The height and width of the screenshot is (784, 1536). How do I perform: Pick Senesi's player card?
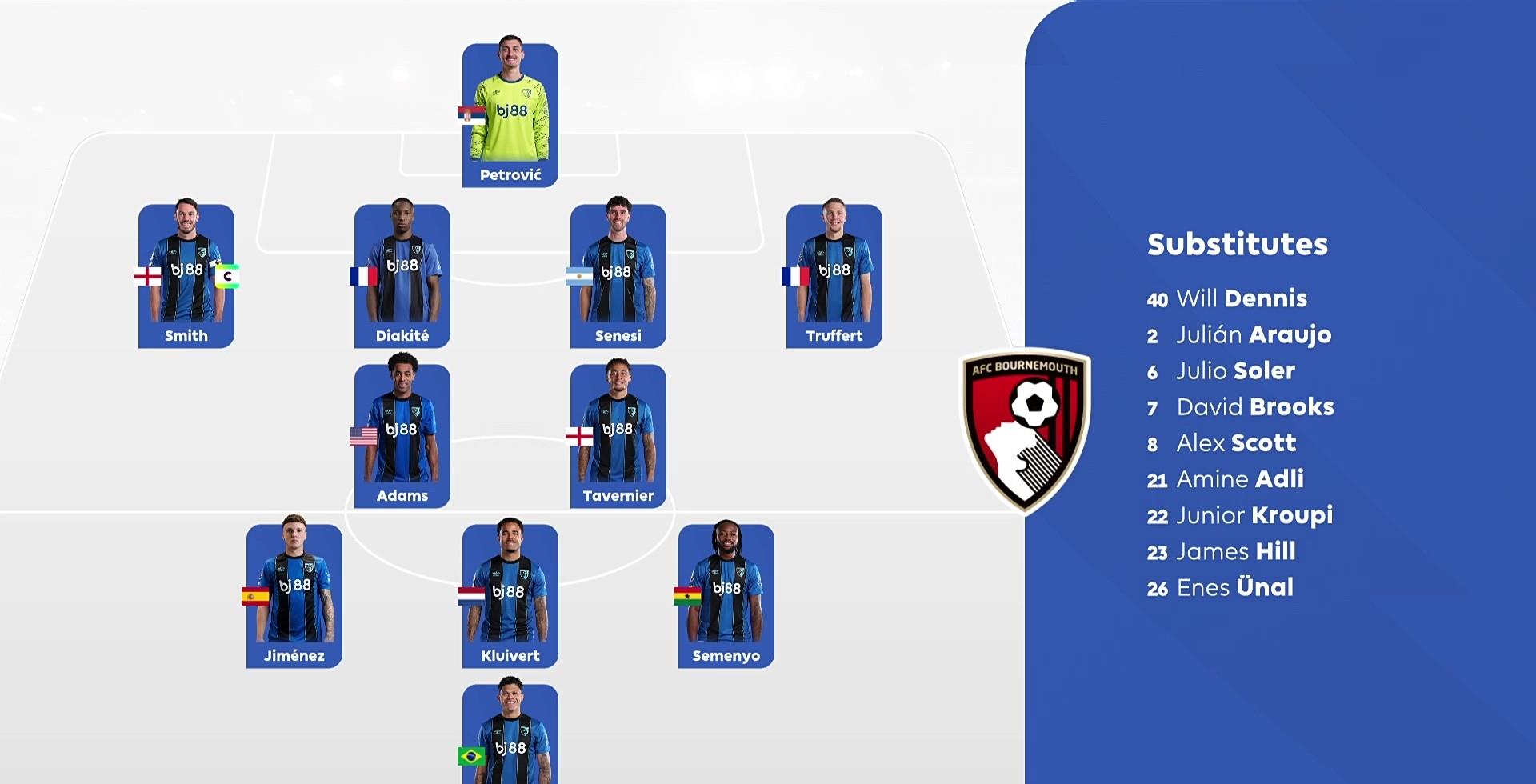click(618, 276)
